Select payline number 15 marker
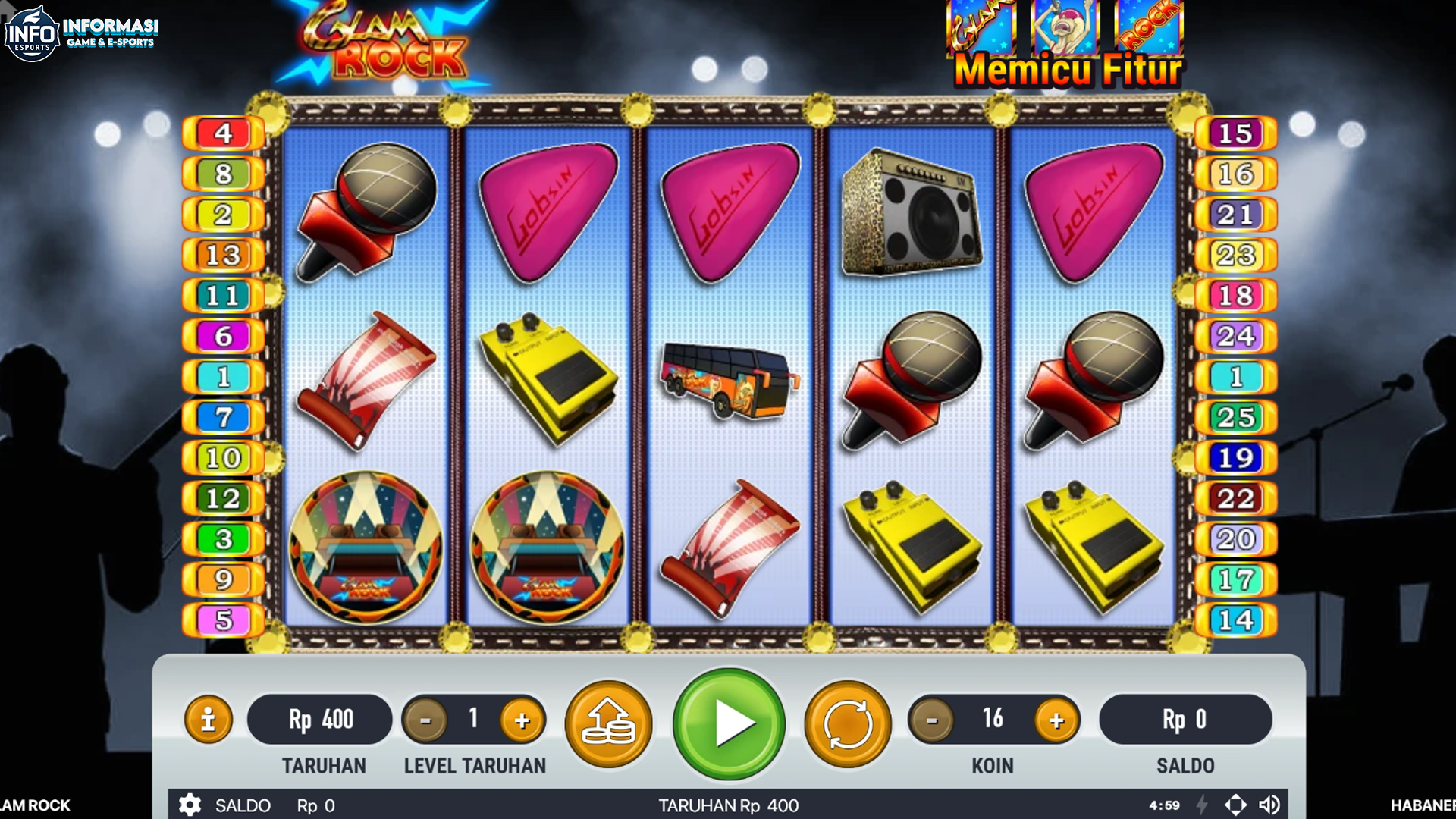The width and height of the screenshot is (1456, 819). (1236, 133)
